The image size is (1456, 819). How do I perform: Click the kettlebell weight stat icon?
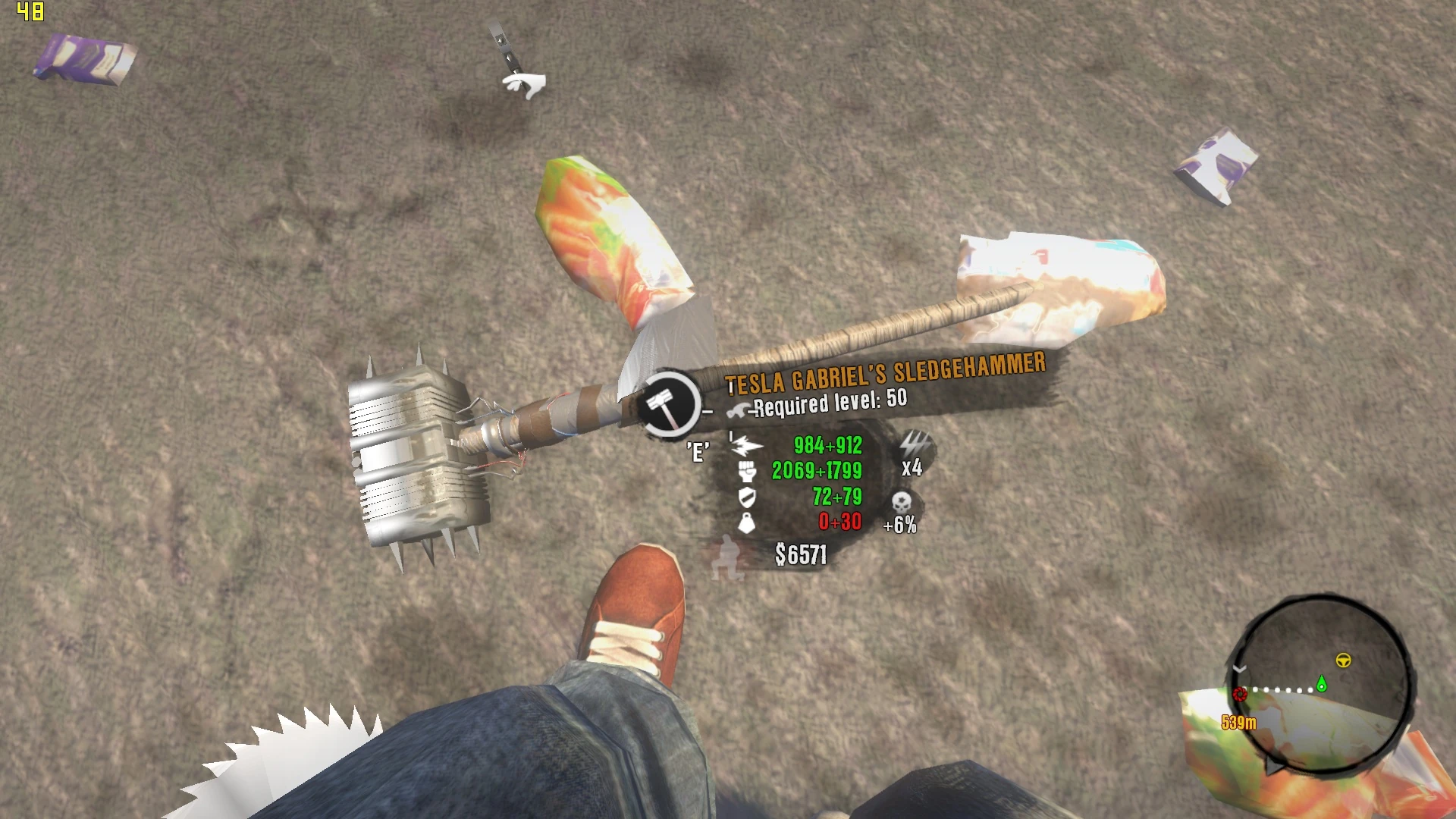click(747, 522)
